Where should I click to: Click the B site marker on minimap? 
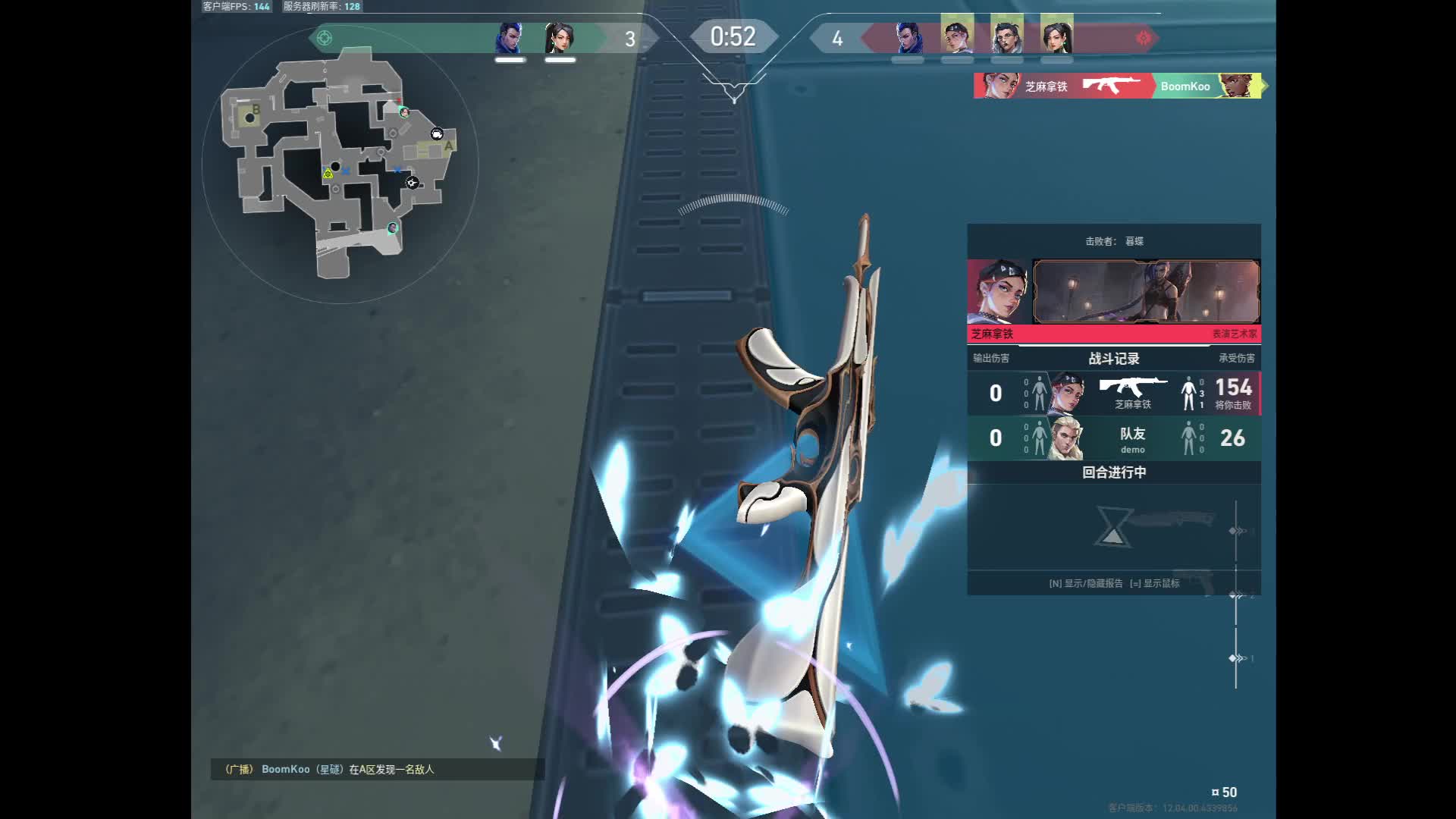[256, 110]
